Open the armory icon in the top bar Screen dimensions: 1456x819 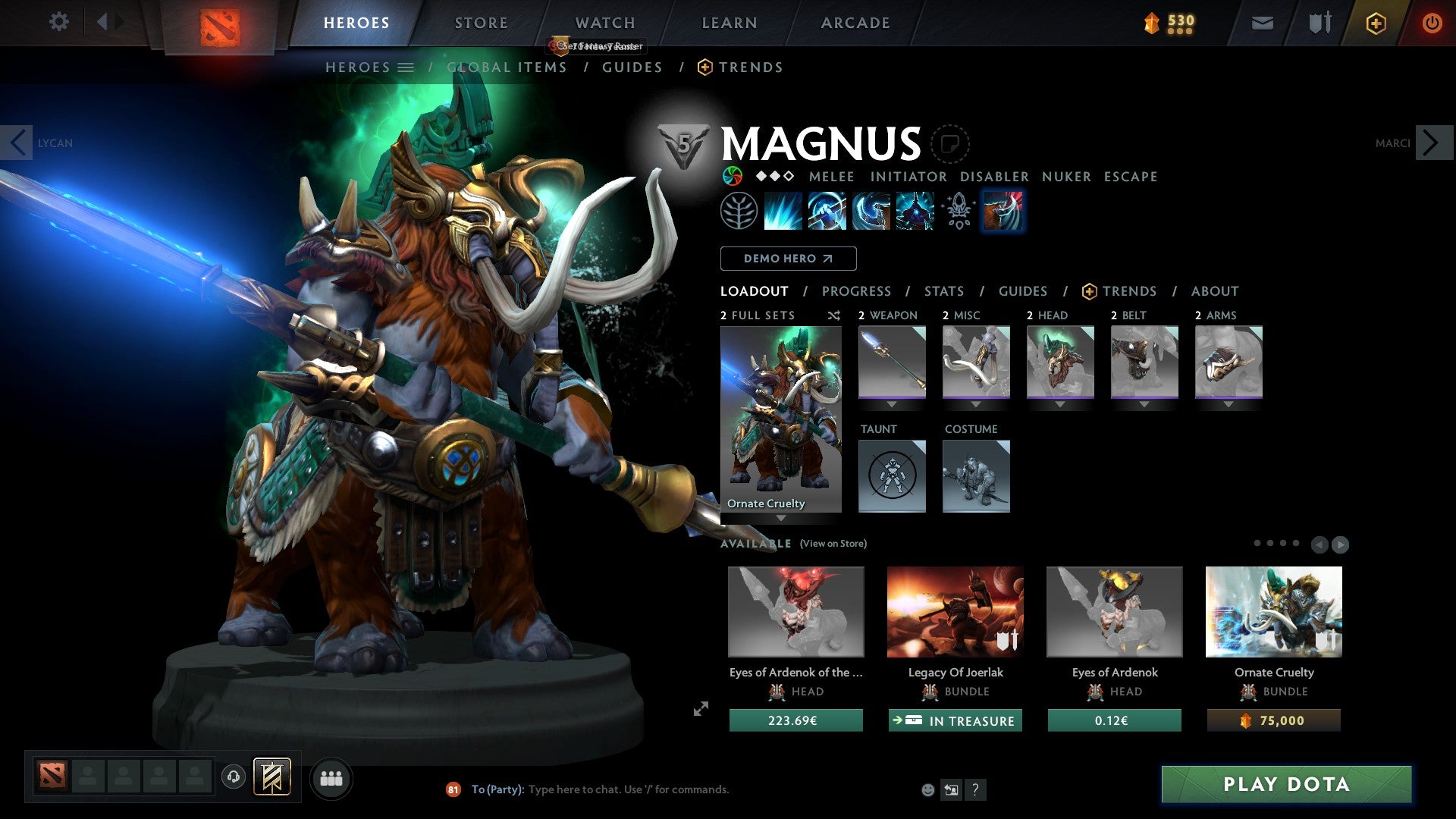click(x=1319, y=23)
